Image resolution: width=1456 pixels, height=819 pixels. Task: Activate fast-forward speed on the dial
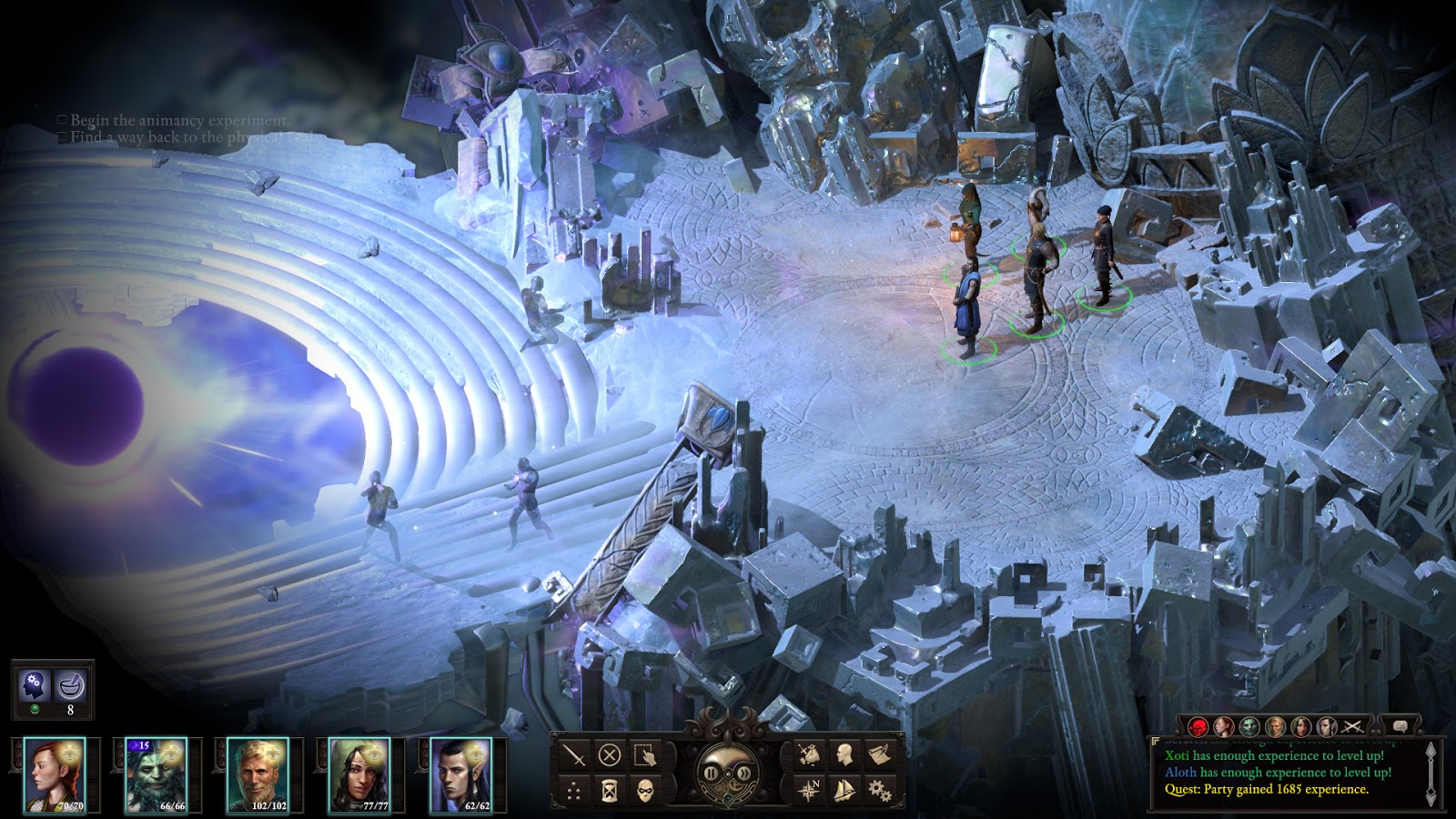[743, 774]
